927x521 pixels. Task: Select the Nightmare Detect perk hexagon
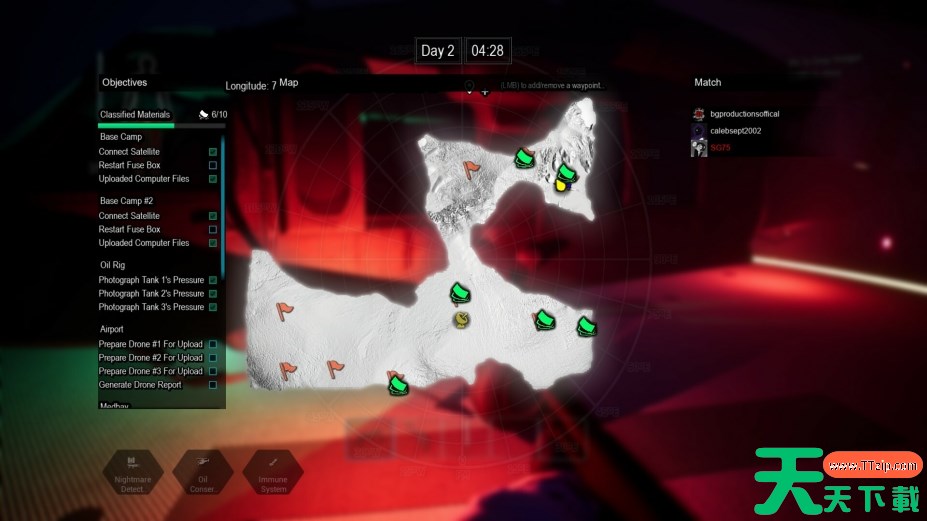click(x=131, y=473)
